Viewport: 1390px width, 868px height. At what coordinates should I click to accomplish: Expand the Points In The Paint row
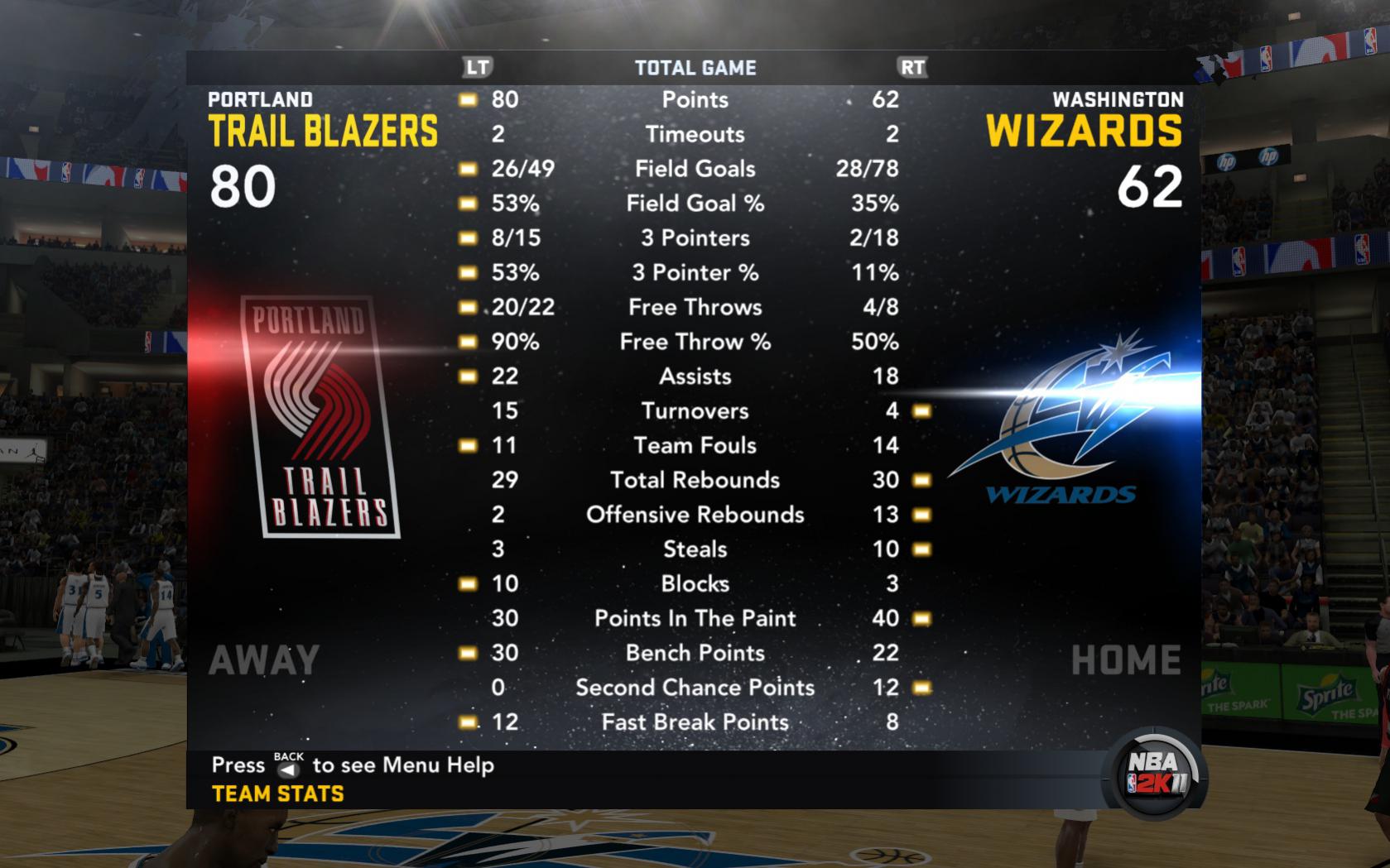coord(695,618)
